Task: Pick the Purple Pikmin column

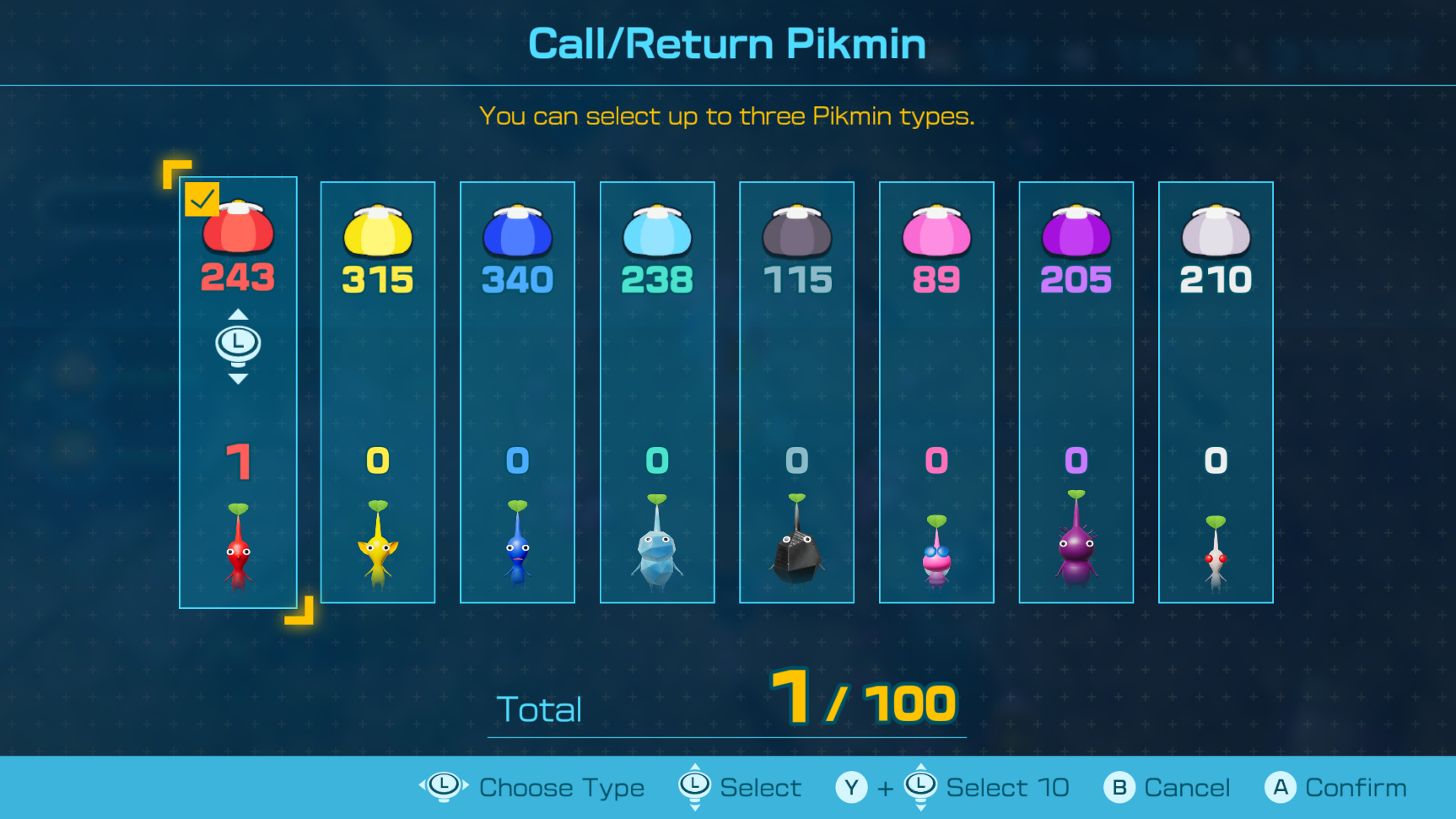Action: (1076, 392)
